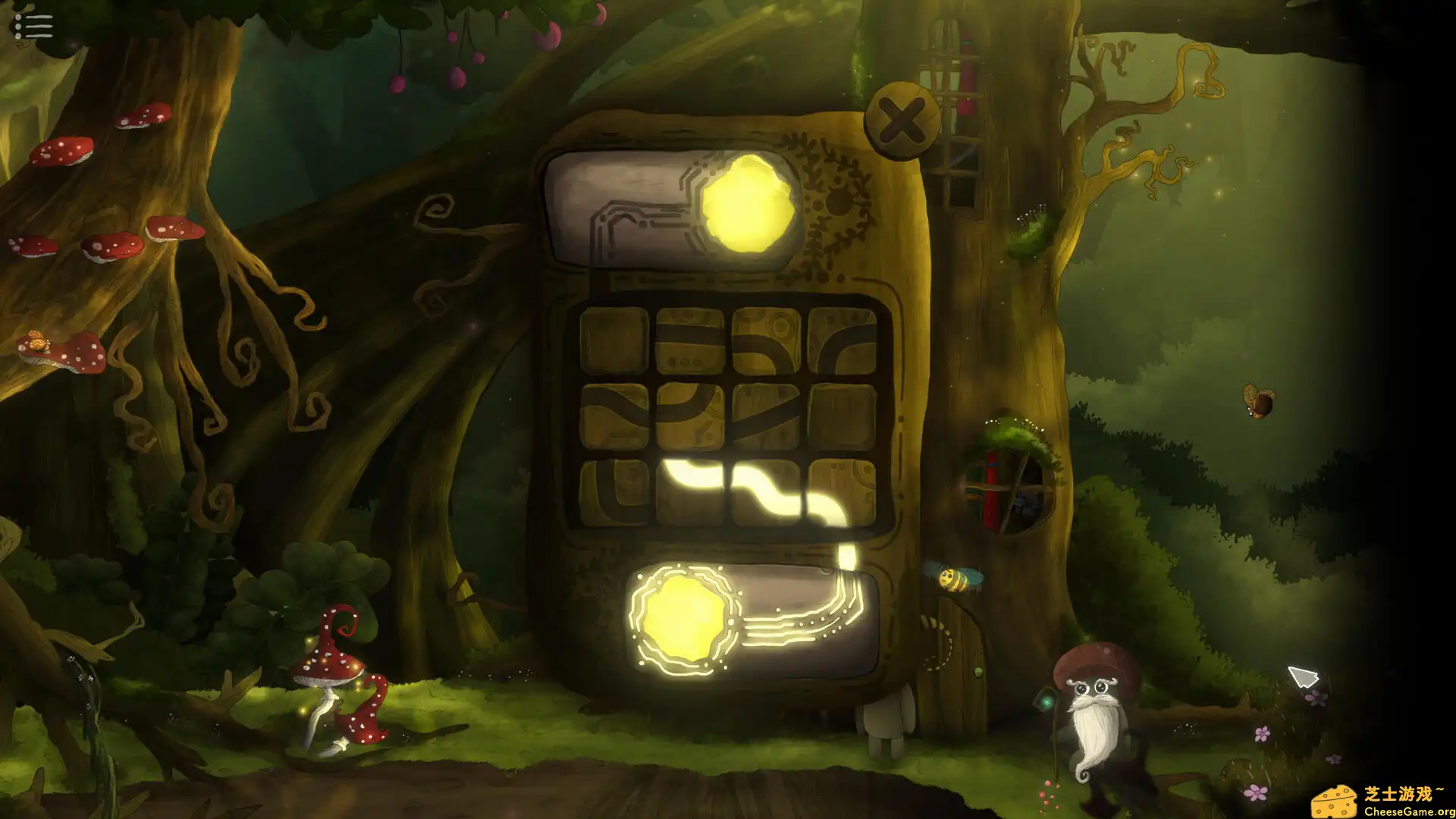The width and height of the screenshot is (1456, 819).
Task: Select the wavy pipe tile left of middle row
Action: 614,415
